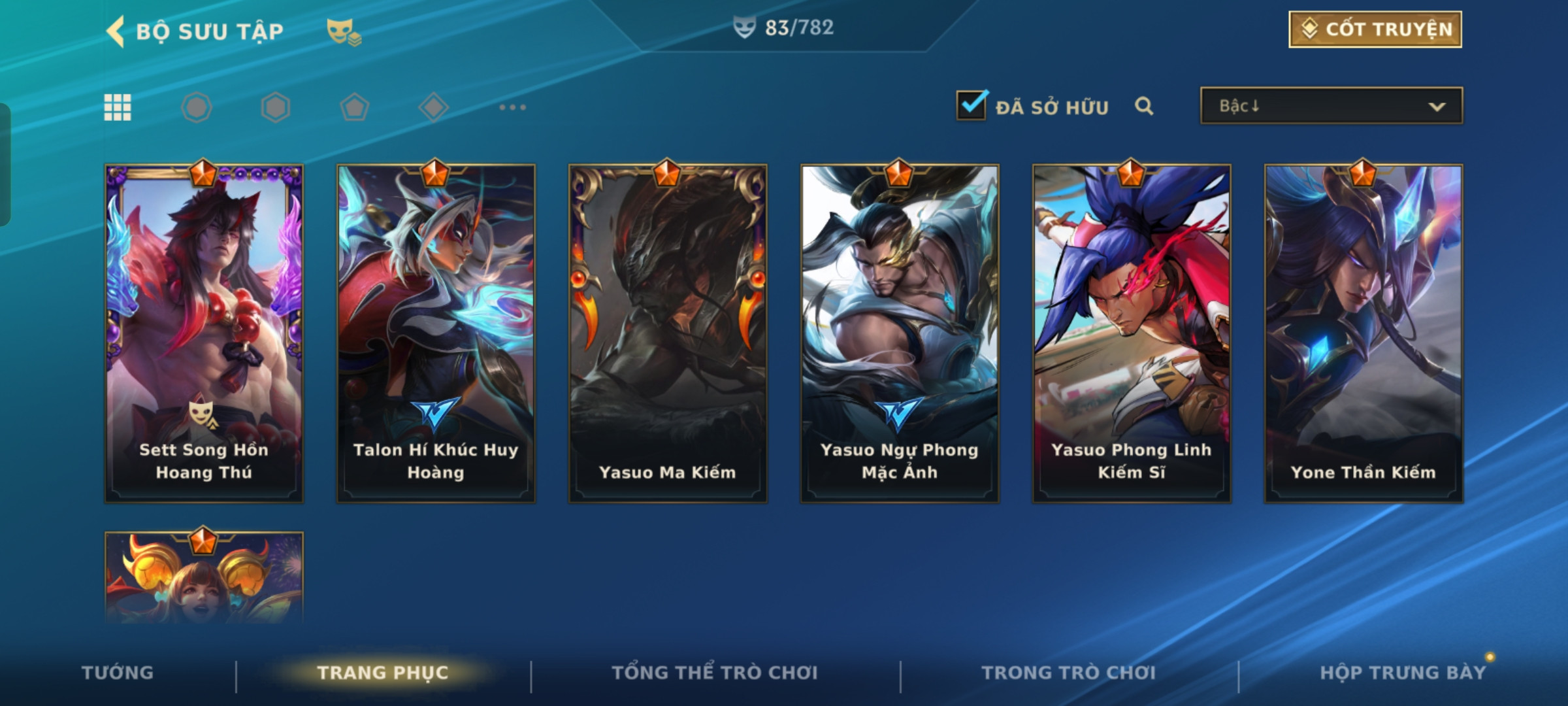Open the Hộp Trưng Bày tab
The image size is (1568, 706).
(1403, 673)
